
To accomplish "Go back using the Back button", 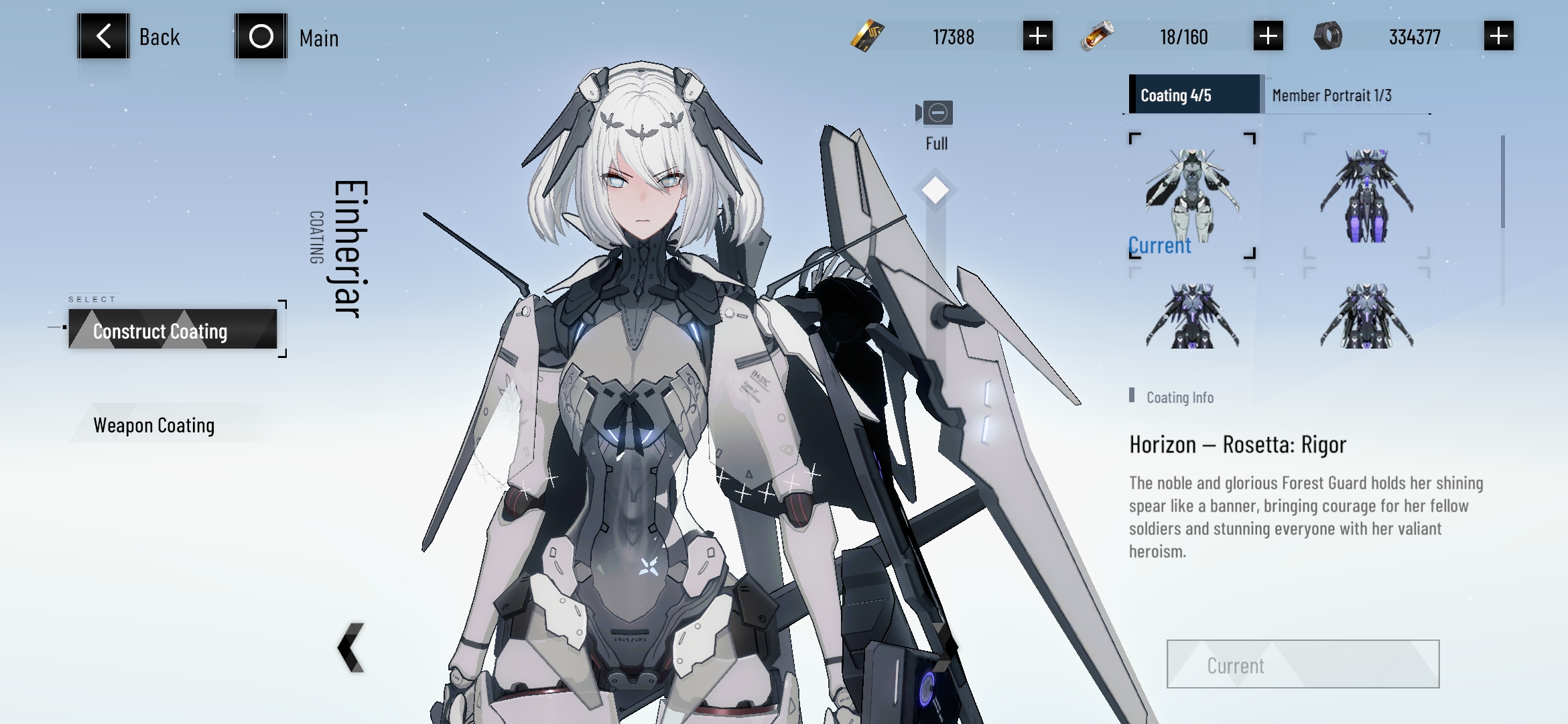I will [x=104, y=36].
